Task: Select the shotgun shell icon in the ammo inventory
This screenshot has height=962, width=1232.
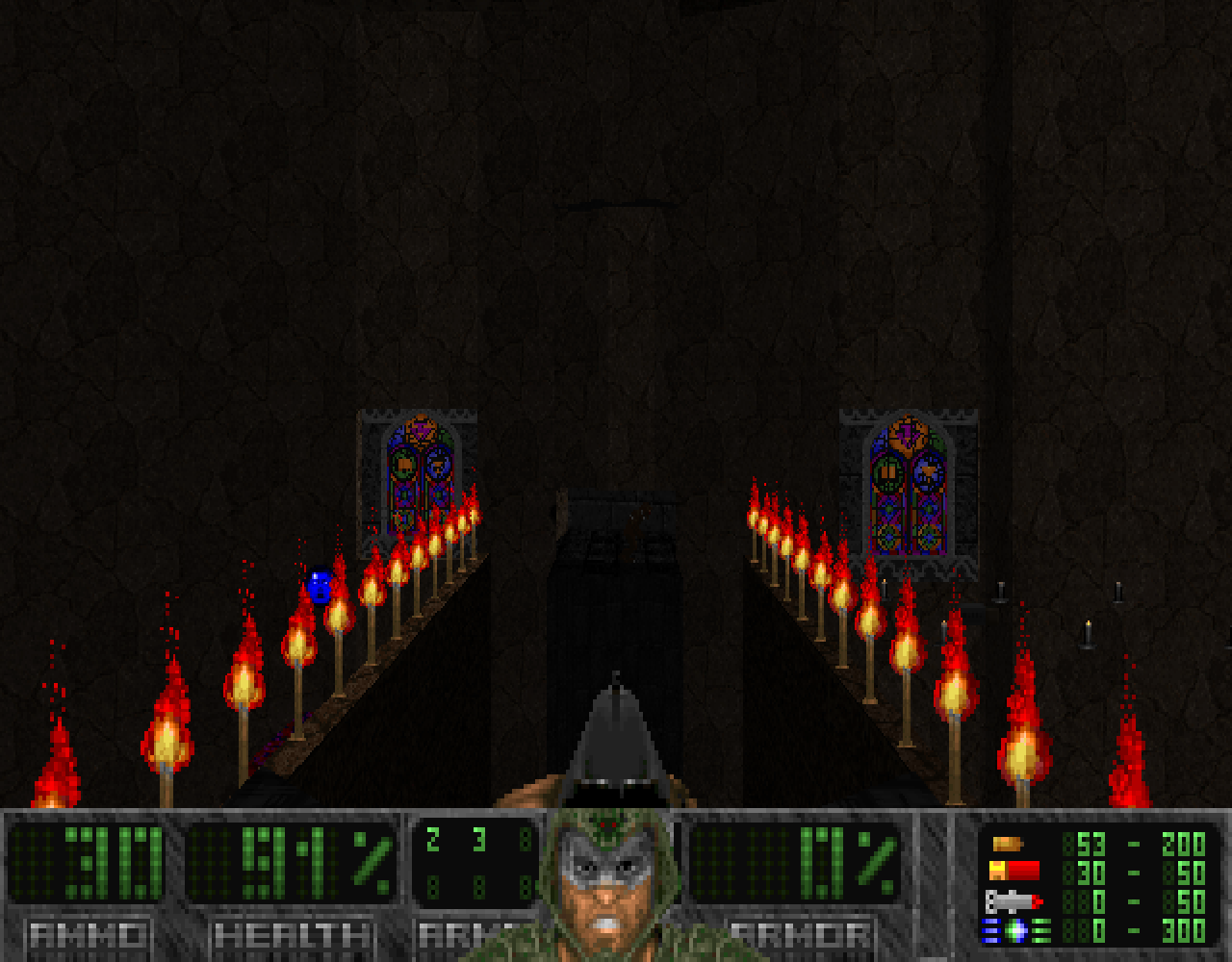Action: (1015, 871)
